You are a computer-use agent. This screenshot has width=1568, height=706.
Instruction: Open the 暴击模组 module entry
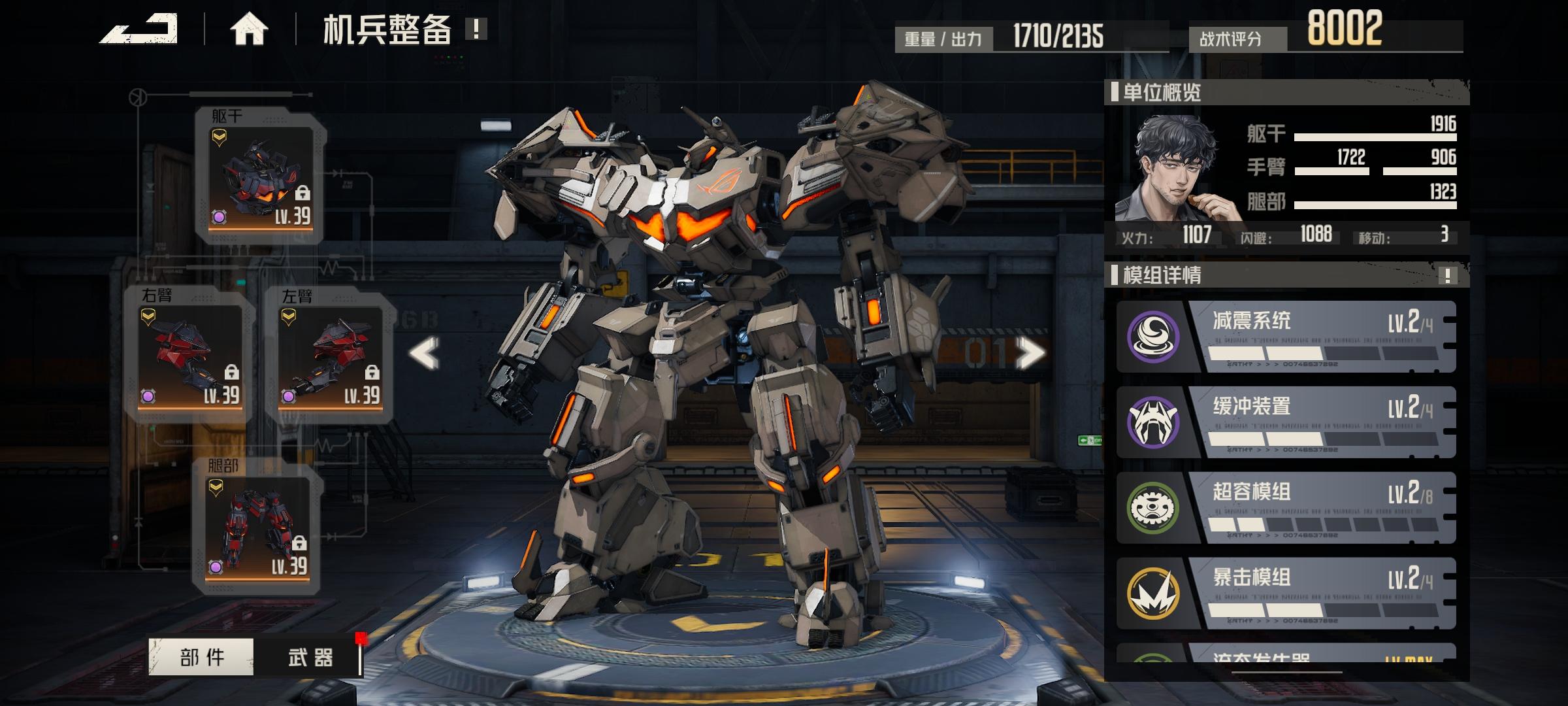1286,594
